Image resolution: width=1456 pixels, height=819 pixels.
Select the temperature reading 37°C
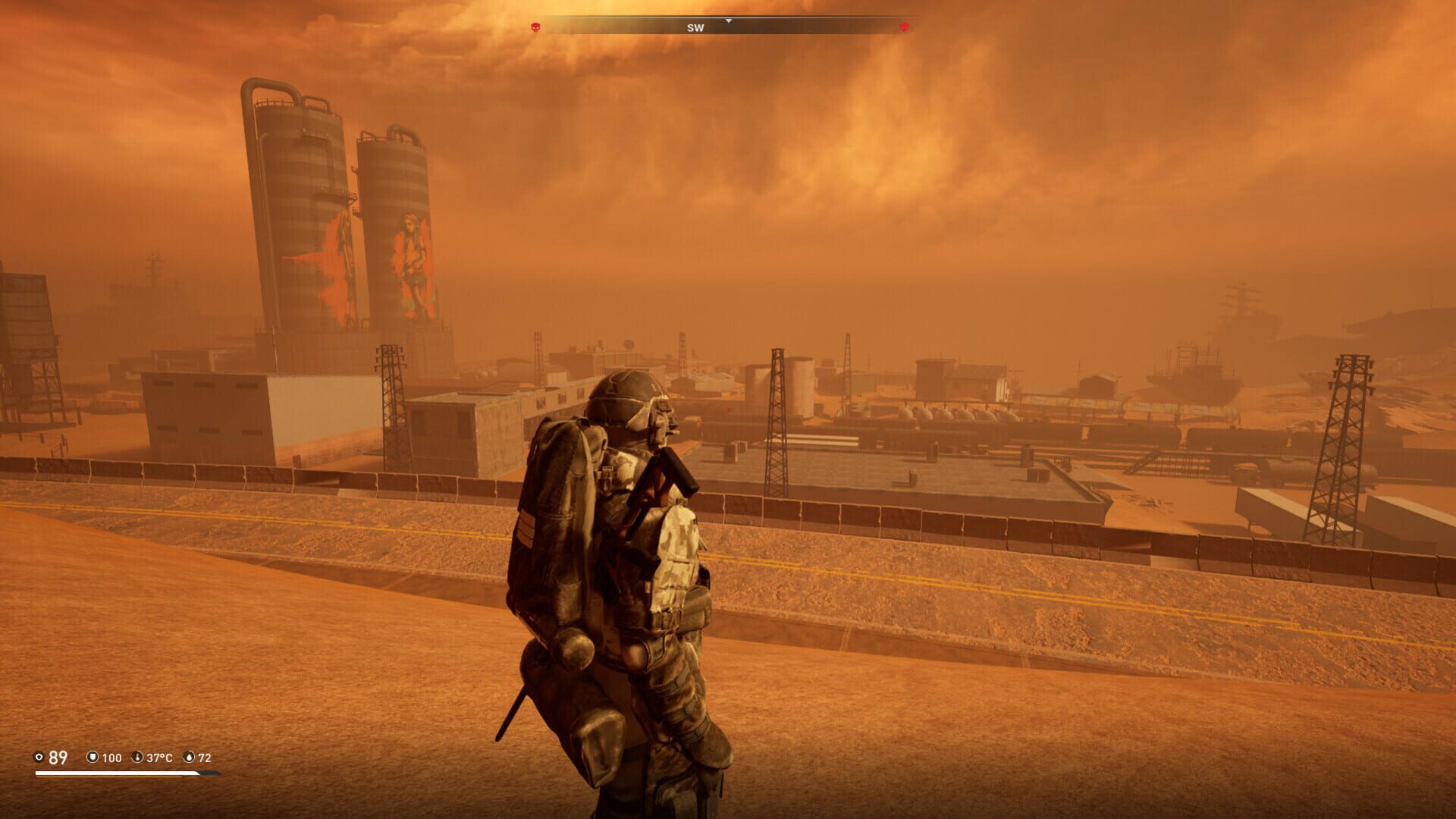click(x=159, y=756)
